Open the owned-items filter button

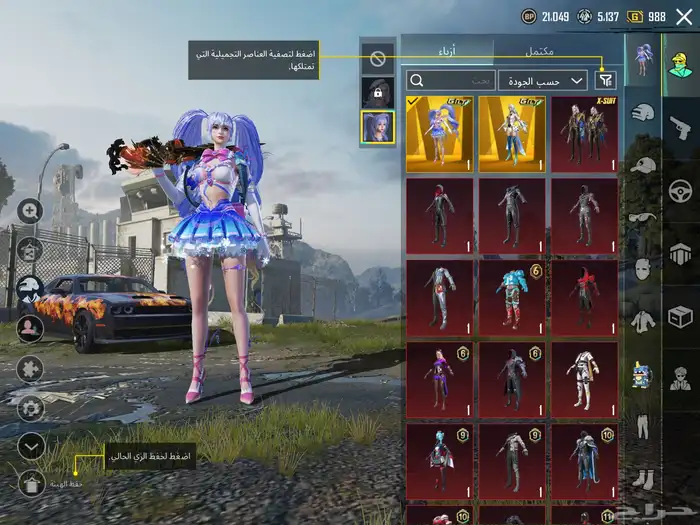point(605,80)
